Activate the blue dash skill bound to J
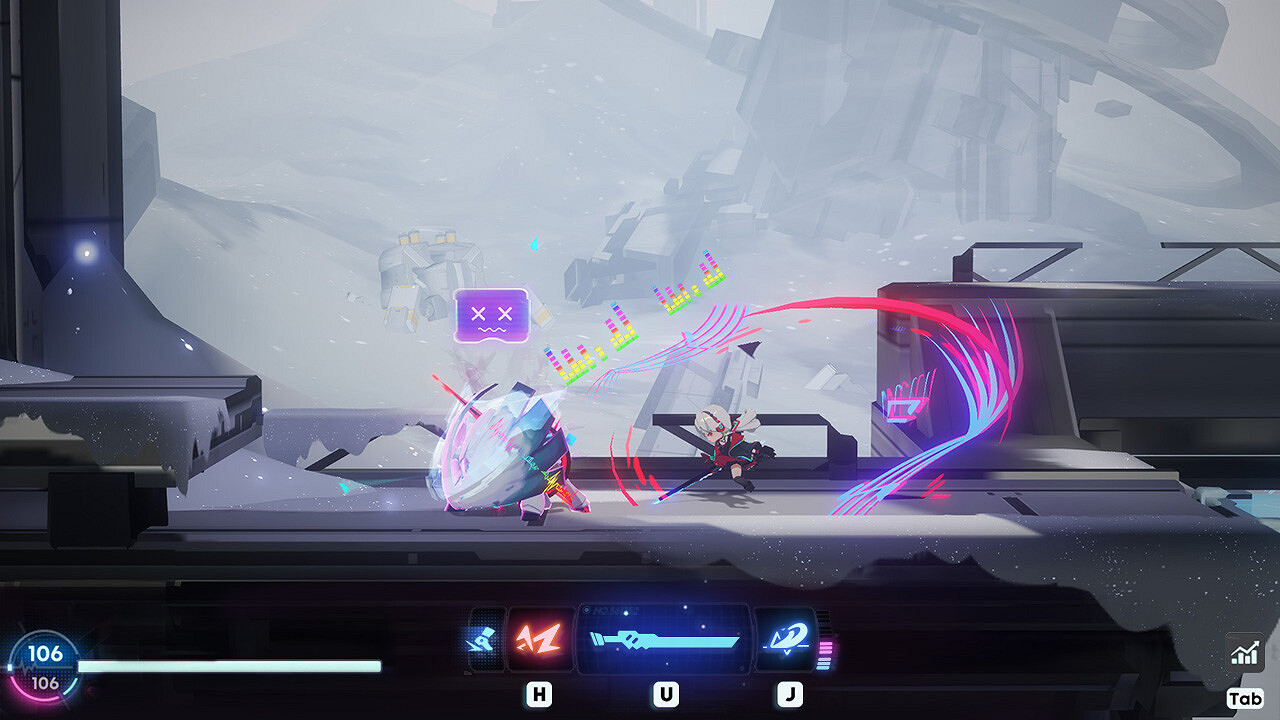This screenshot has height=720, width=1280. pos(783,639)
